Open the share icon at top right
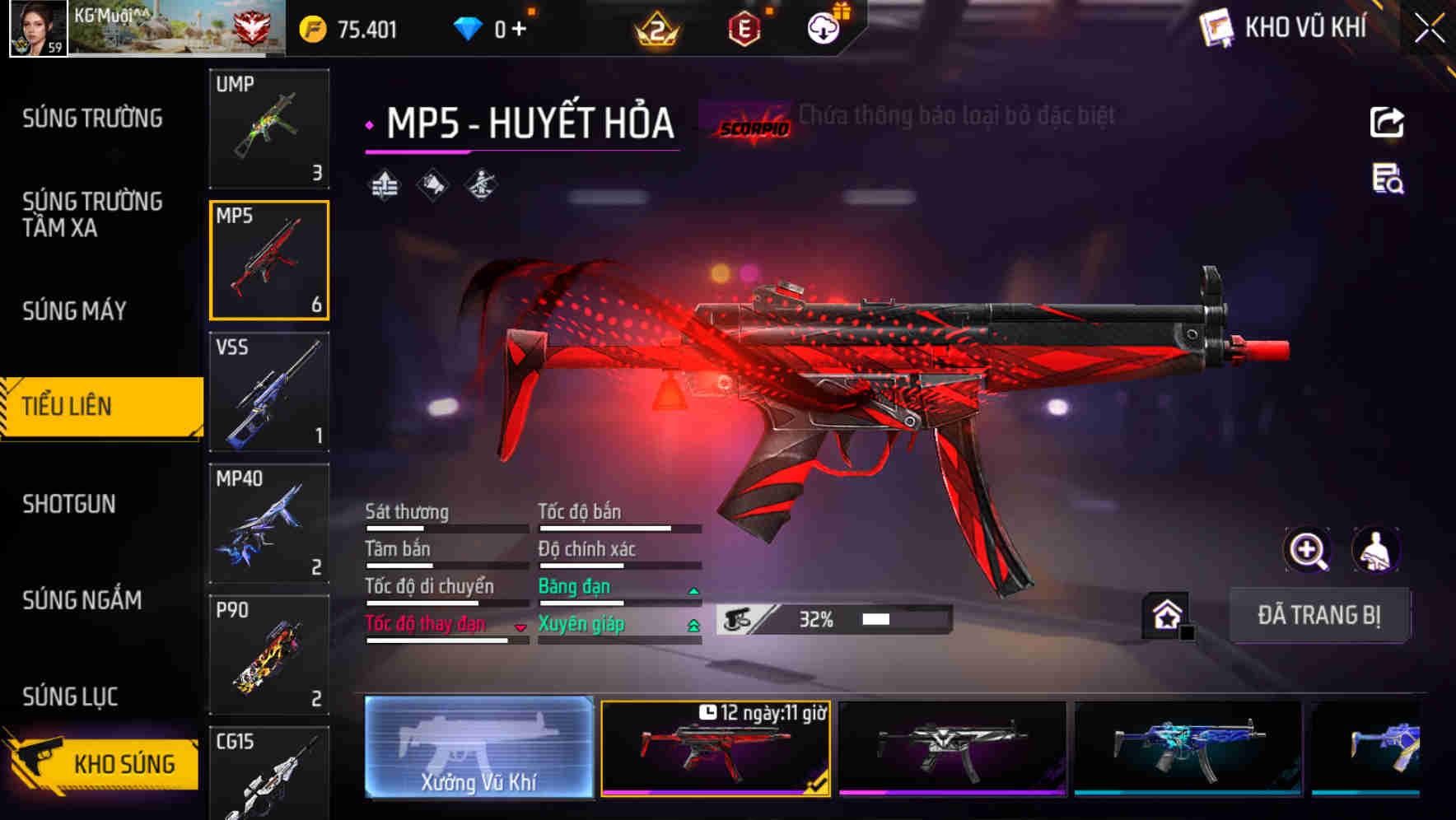 click(x=1388, y=122)
